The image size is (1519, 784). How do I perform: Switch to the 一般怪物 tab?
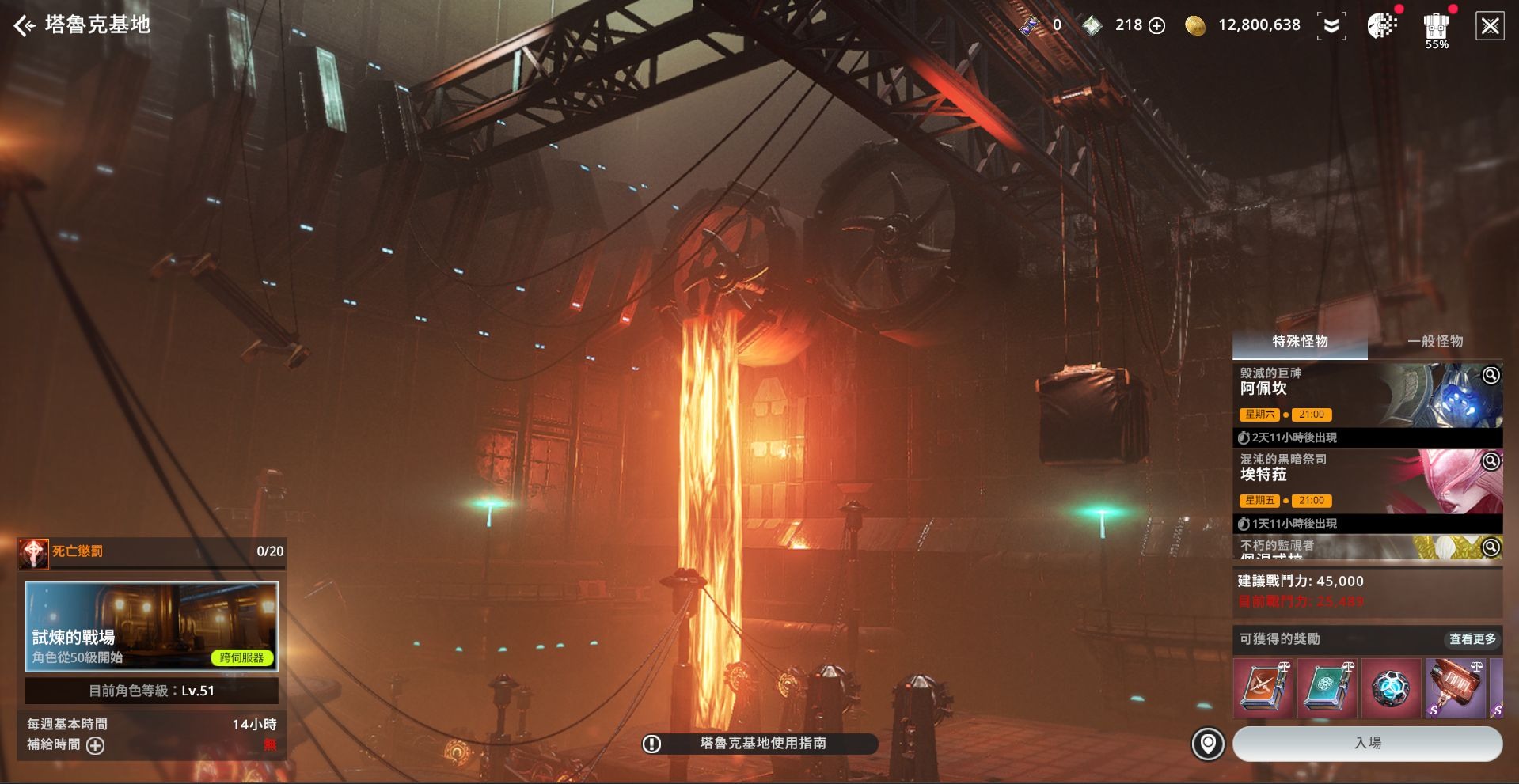click(x=1434, y=342)
